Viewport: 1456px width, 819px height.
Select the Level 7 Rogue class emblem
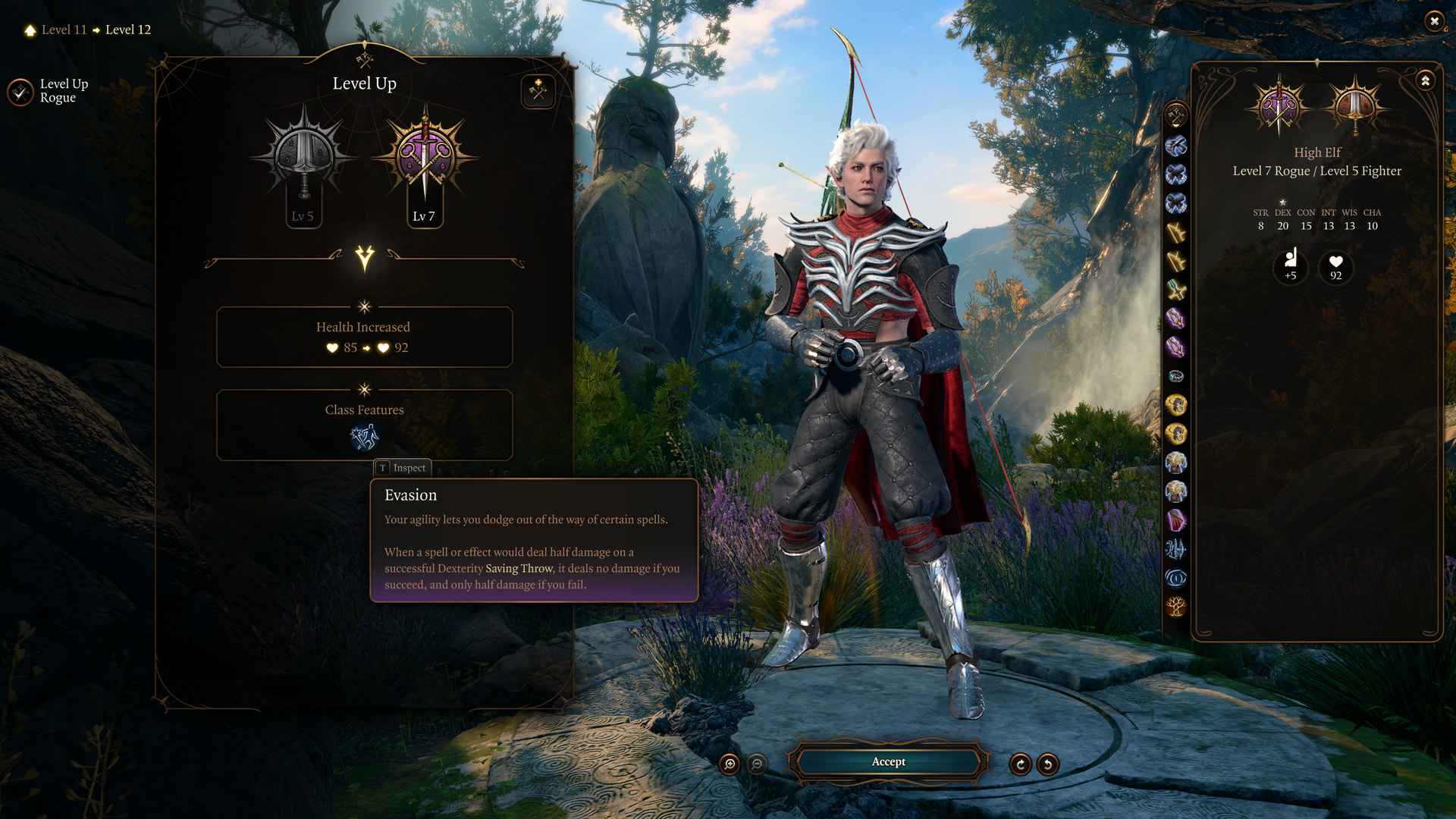pos(425,158)
